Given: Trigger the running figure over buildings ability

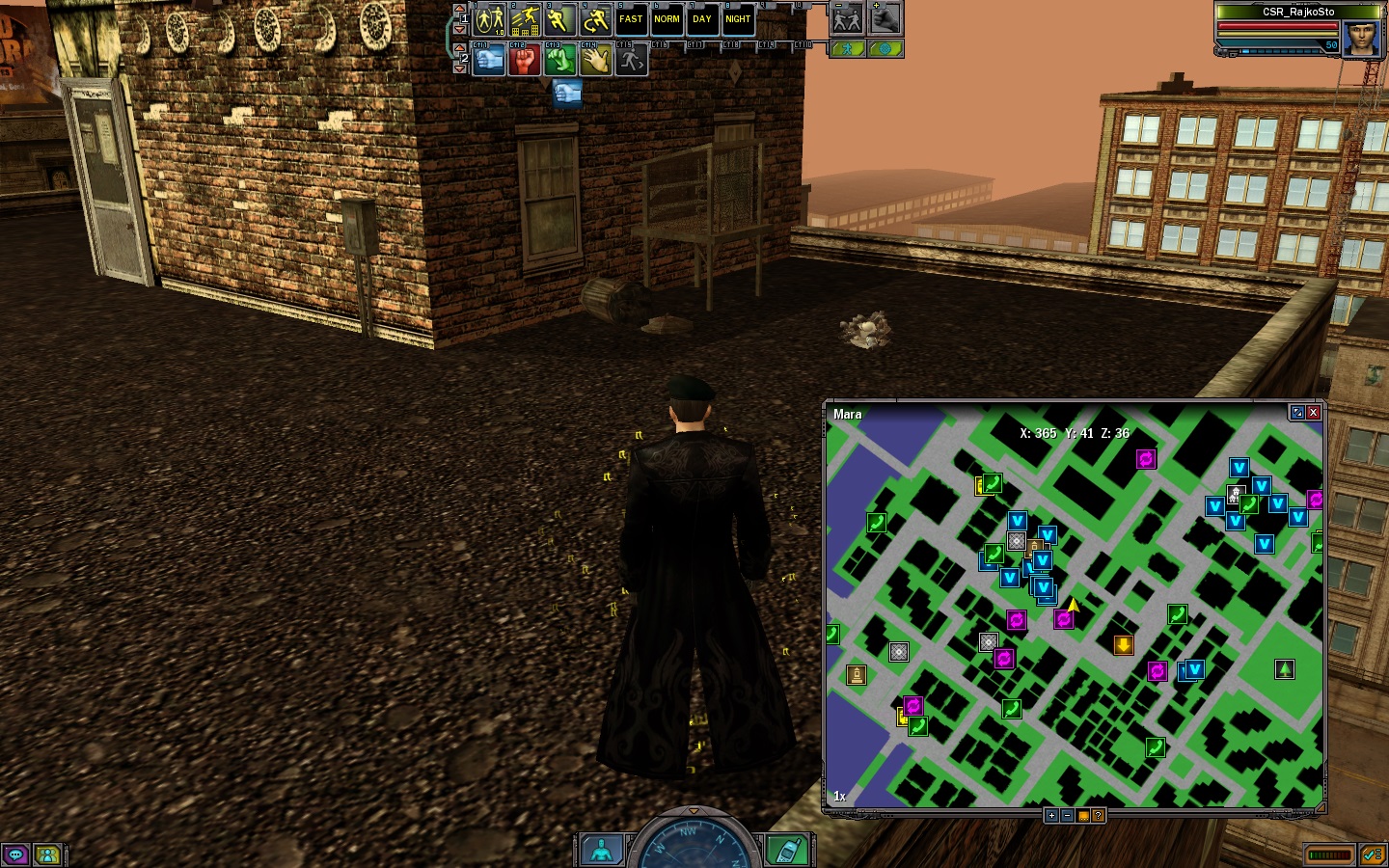Looking at the screenshot, I should [525, 19].
